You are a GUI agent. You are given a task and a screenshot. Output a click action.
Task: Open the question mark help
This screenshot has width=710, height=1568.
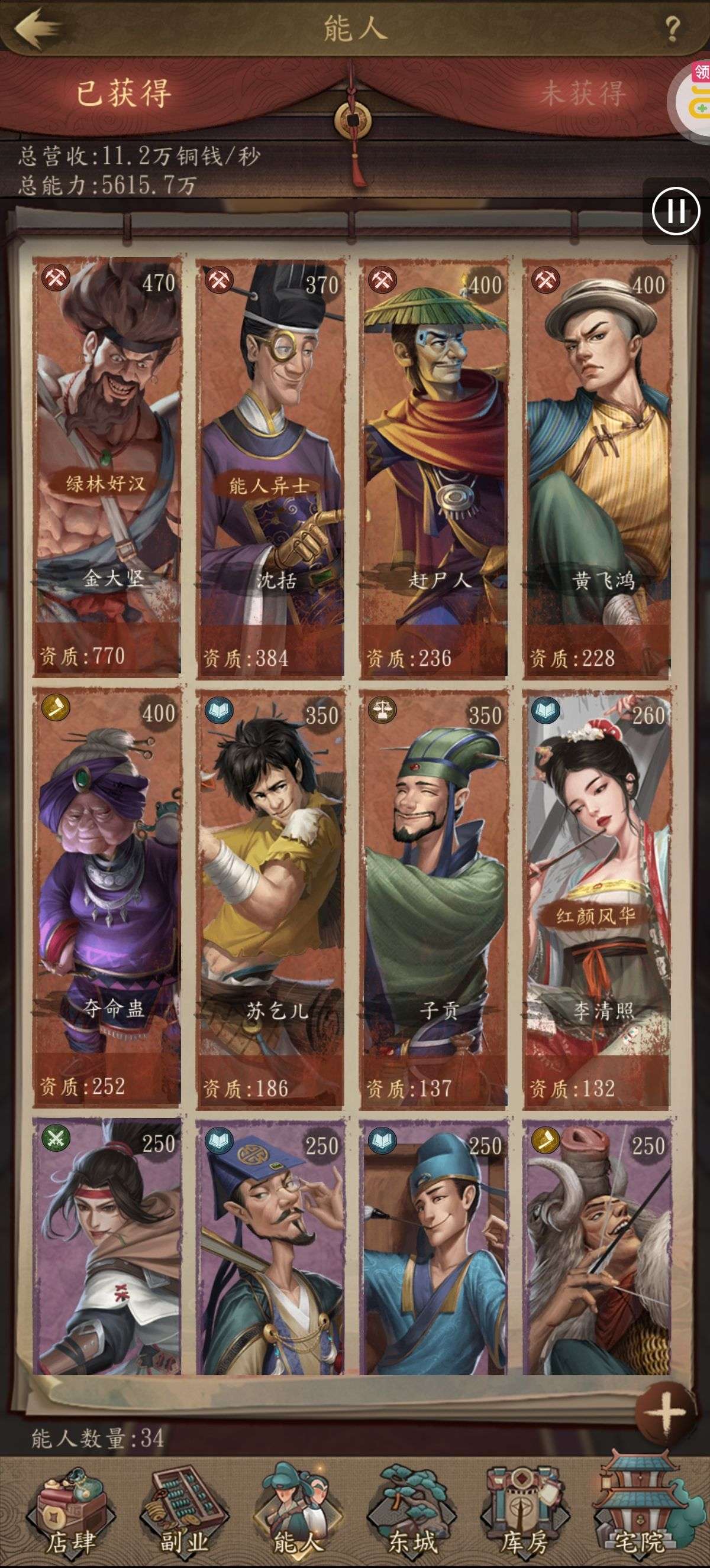click(672, 28)
